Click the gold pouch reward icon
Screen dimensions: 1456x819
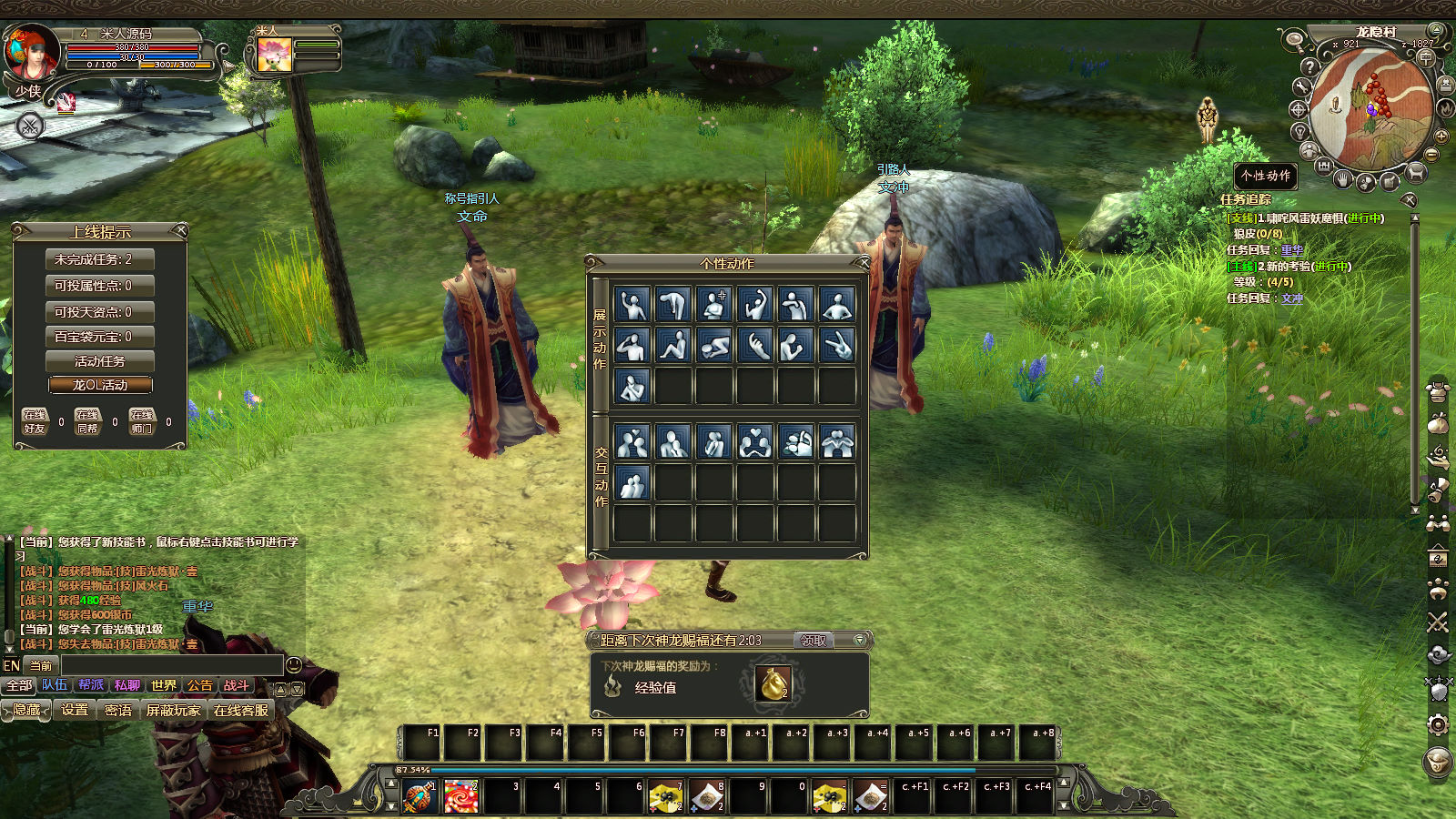click(773, 684)
